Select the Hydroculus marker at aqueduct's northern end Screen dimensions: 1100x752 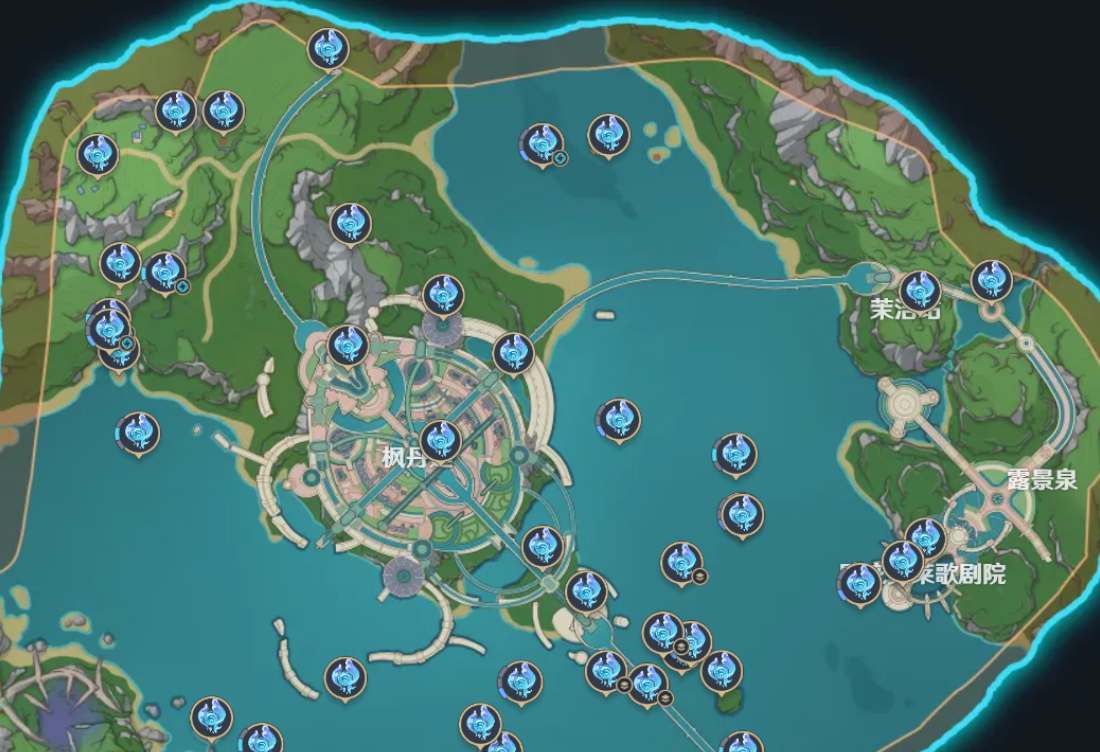coord(327,48)
